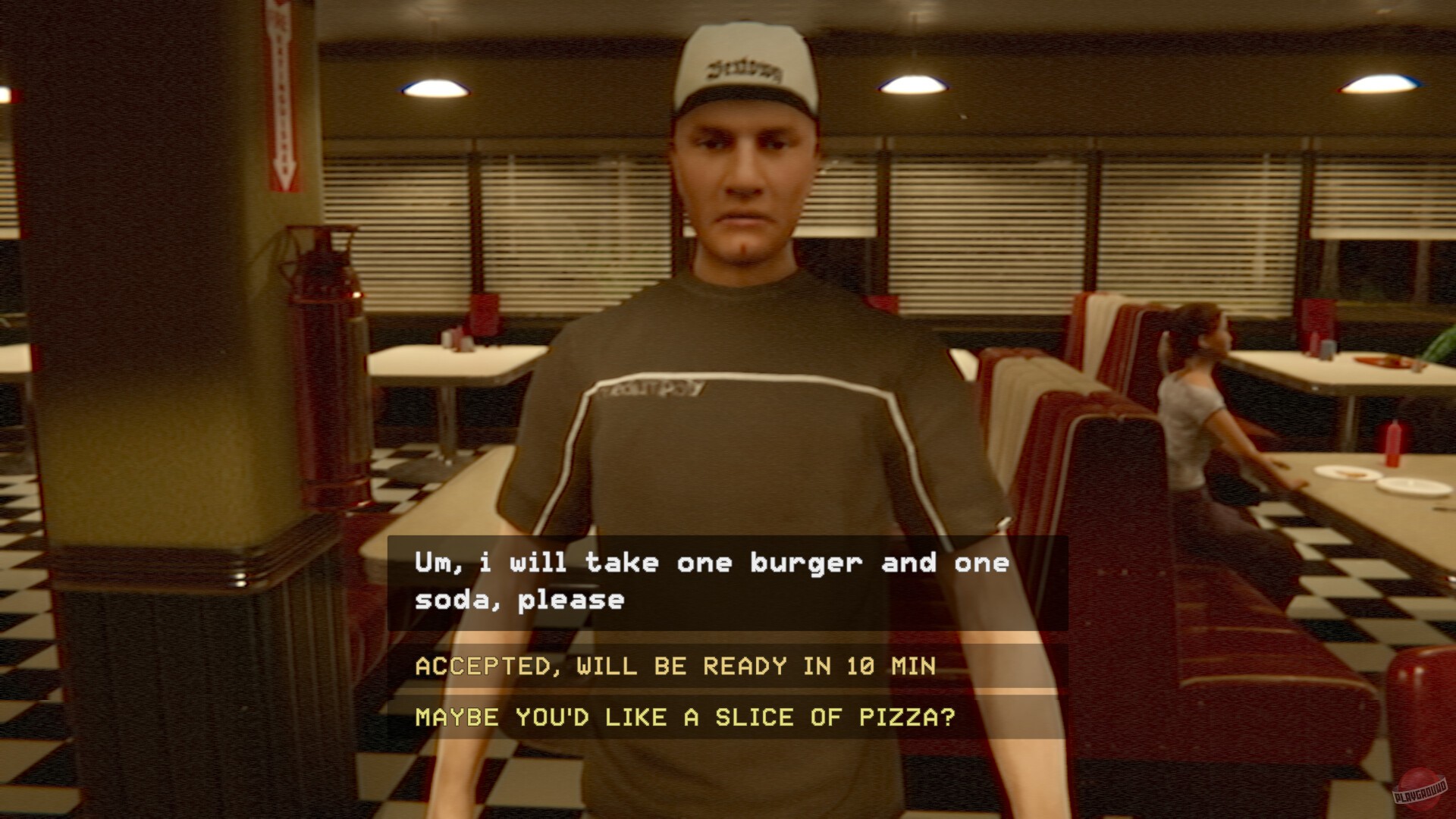Select the reply 'ACCEPTED, WILL BE READY IN 10 MIN'
Viewport: 1456px width, 819px height.
[x=675, y=667]
